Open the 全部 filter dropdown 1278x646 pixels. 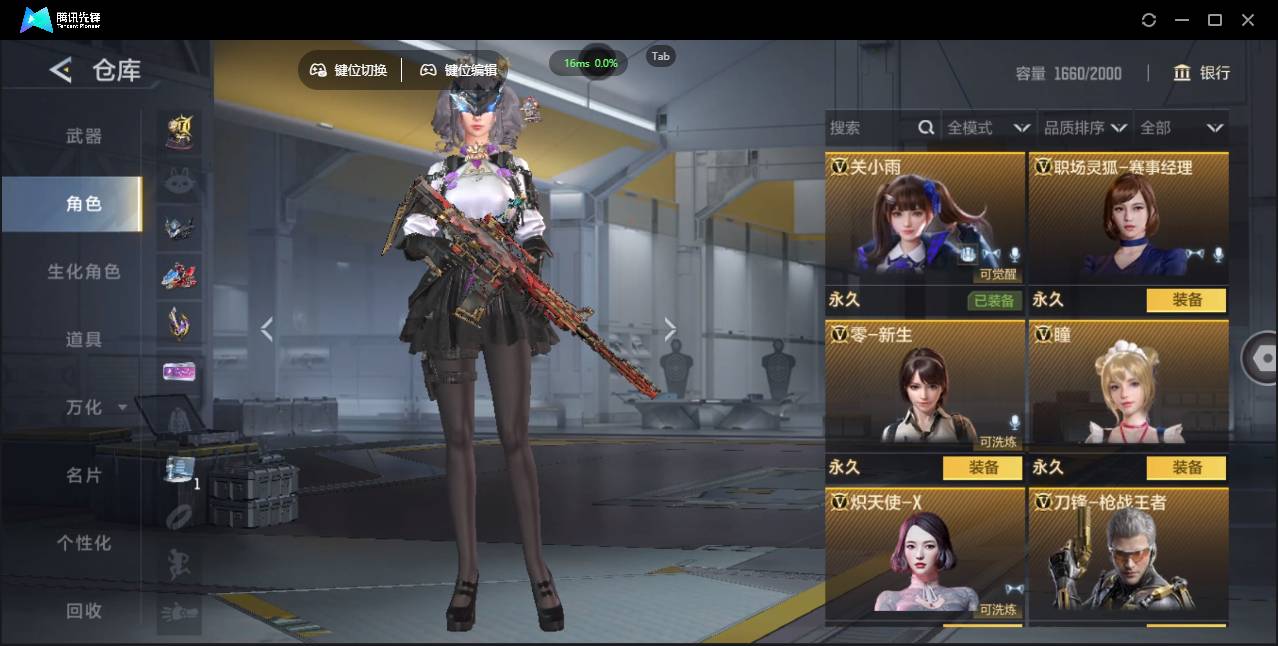tap(1181, 128)
